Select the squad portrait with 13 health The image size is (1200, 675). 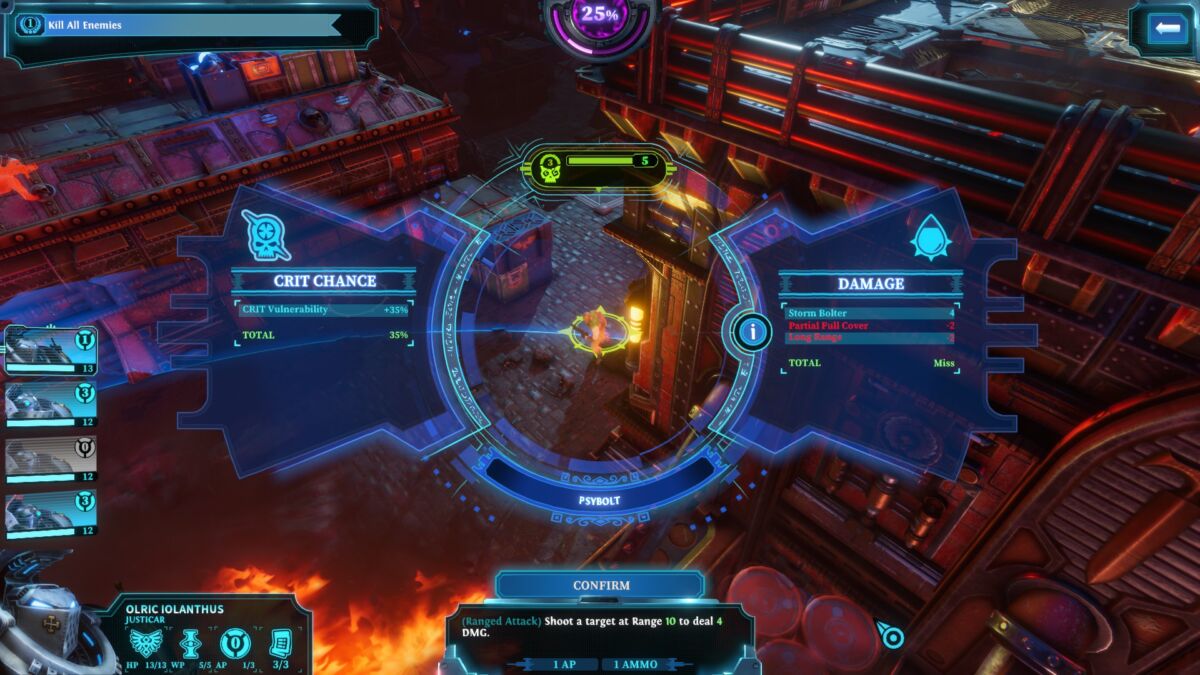pos(51,350)
